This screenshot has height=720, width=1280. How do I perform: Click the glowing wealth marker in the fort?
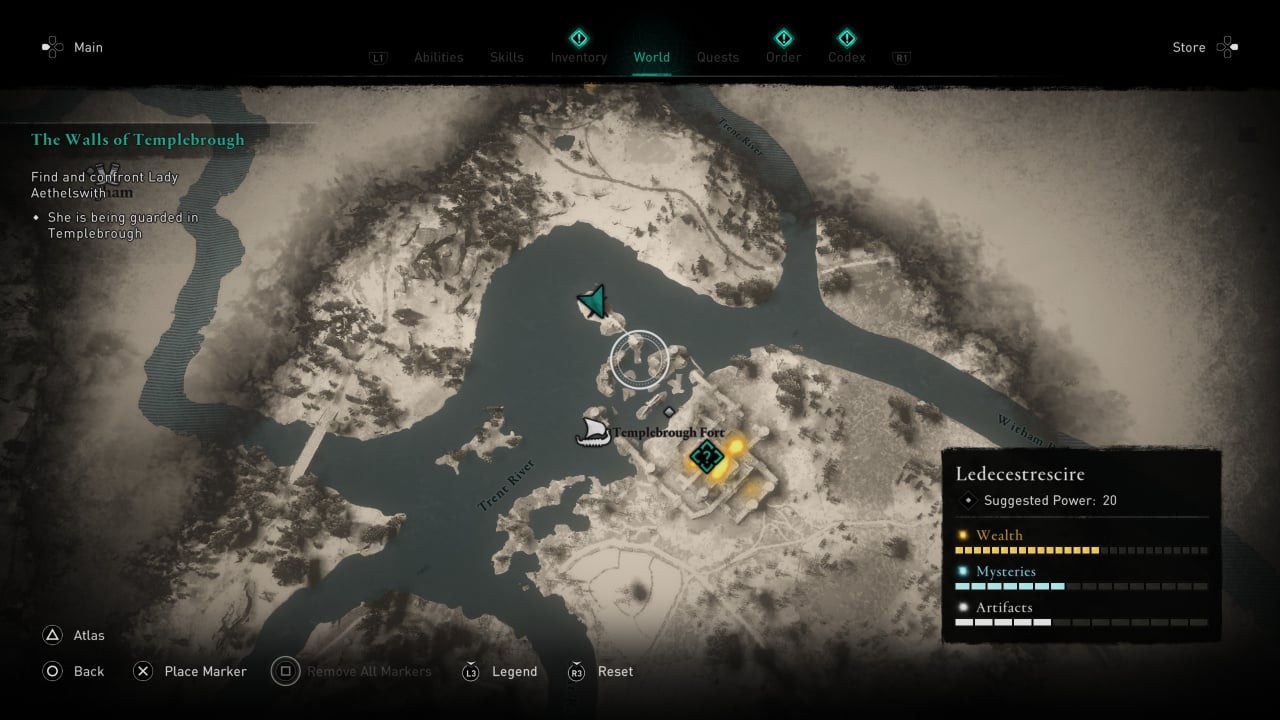[738, 446]
